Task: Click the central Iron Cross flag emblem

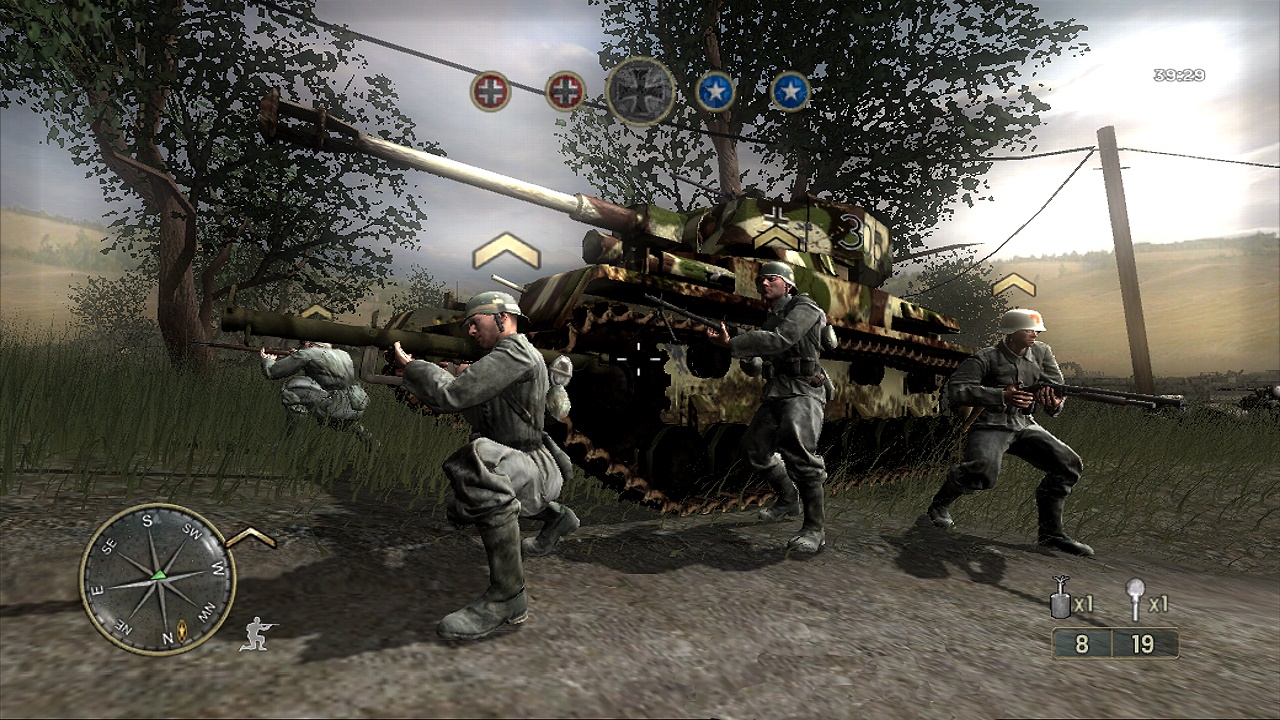Action: (640, 91)
